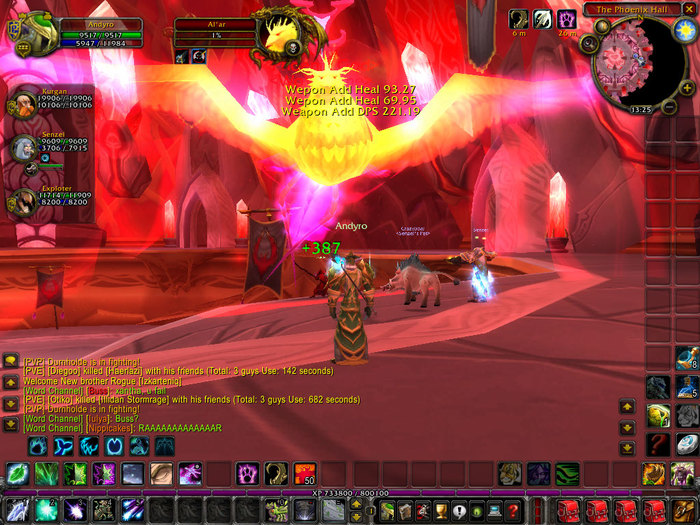Close the minimap with the X button
This screenshot has height=525, width=700.
tap(688, 9)
